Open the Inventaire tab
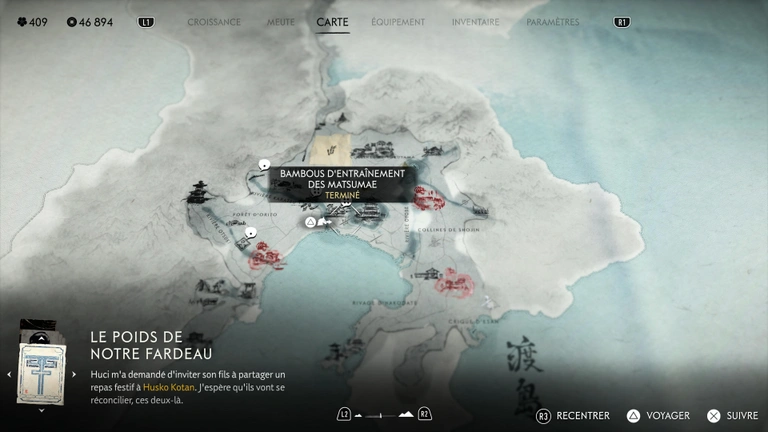Image resolution: width=768 pixels, height=432 pixels. point(475,22)
